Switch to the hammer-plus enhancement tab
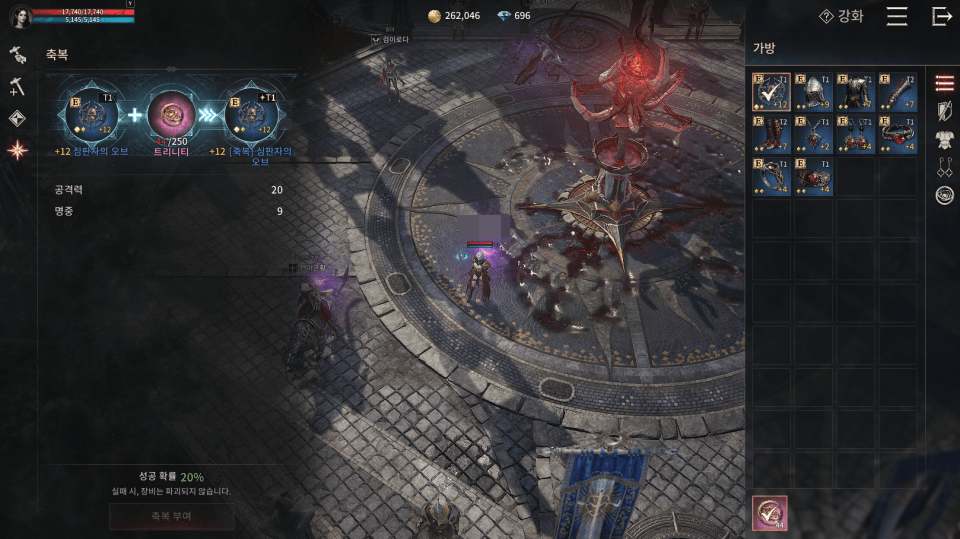 17,87
